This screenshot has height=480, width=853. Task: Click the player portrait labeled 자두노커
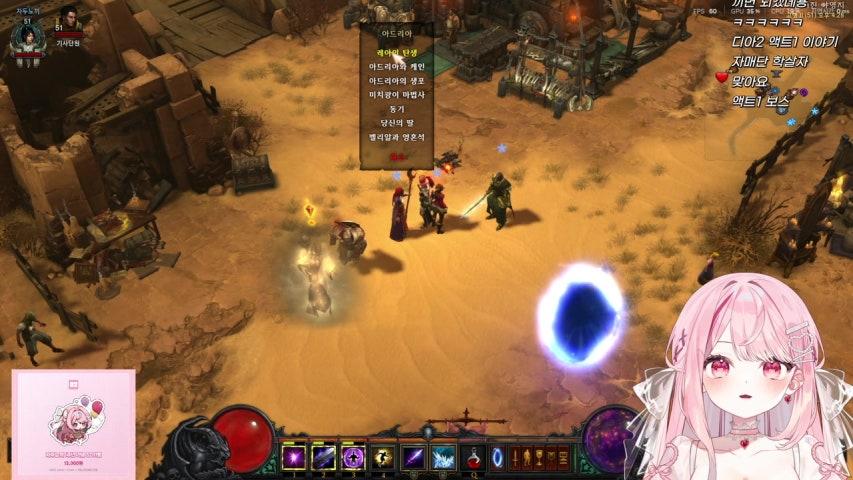tap(26, 34)
